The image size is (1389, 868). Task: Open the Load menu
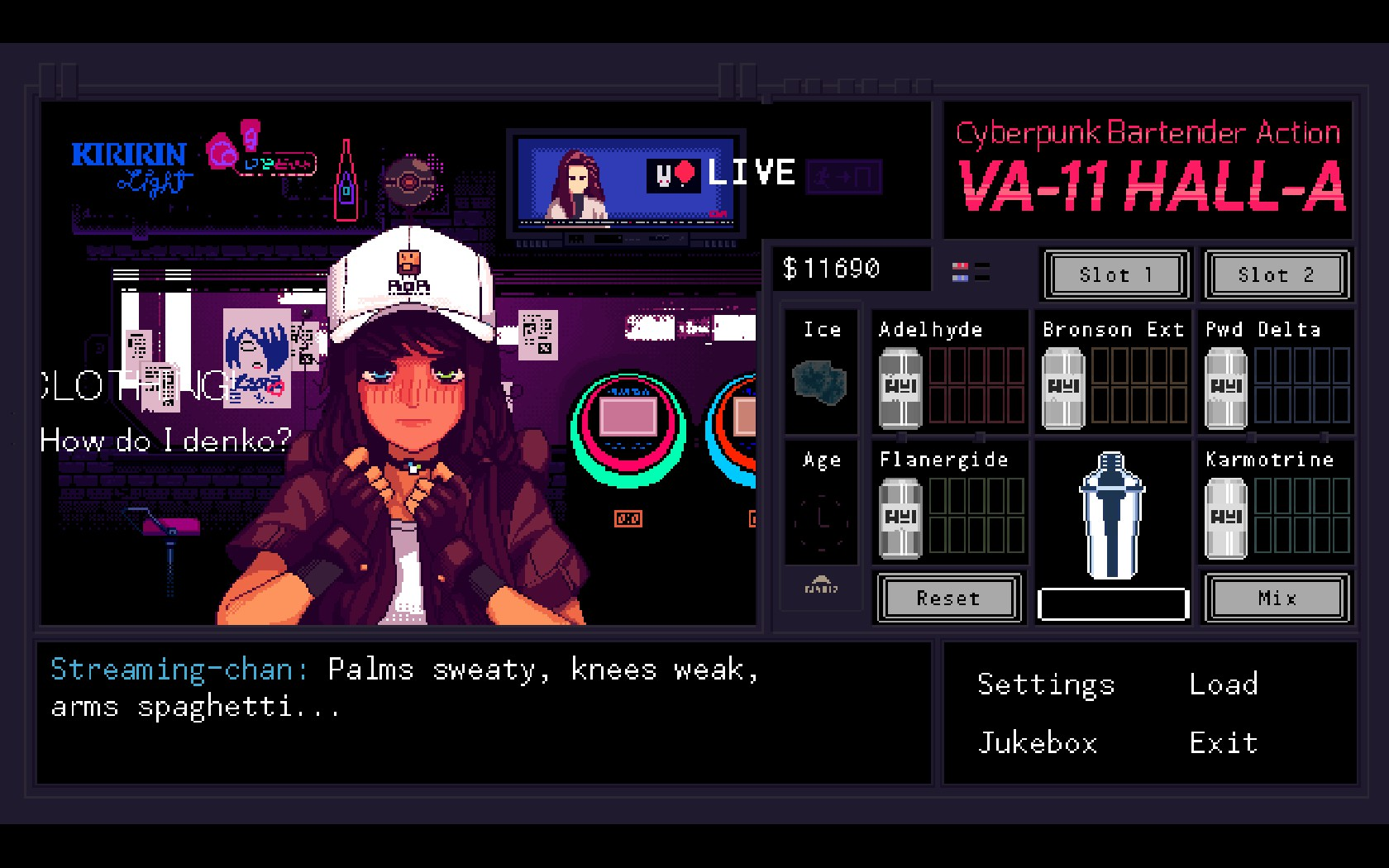click(x=1224, y=684)
